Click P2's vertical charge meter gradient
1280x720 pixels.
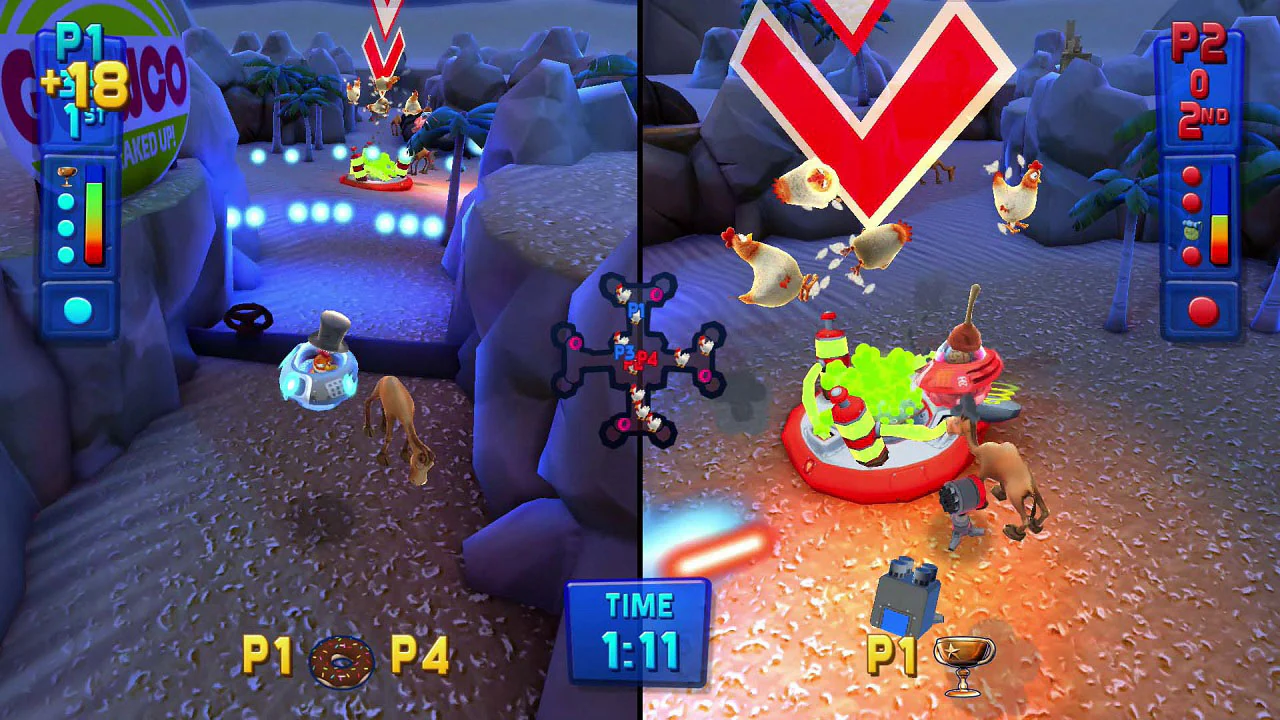coord(1219,240)
